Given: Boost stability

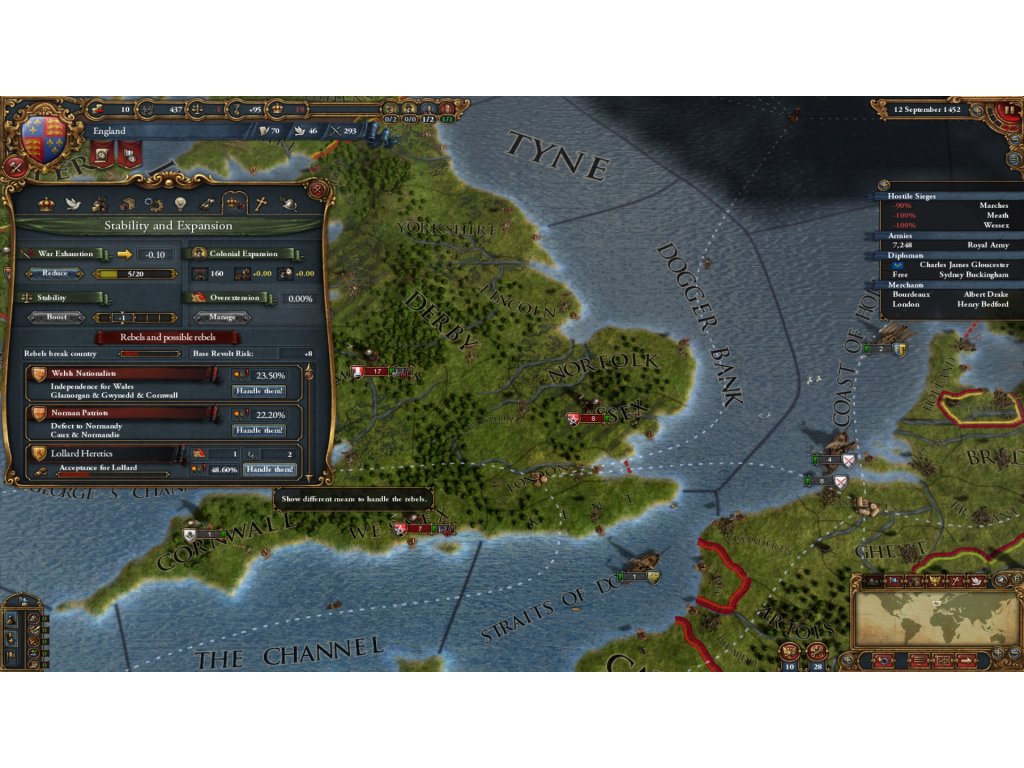Looking at the screenshot, I should 56,317.
